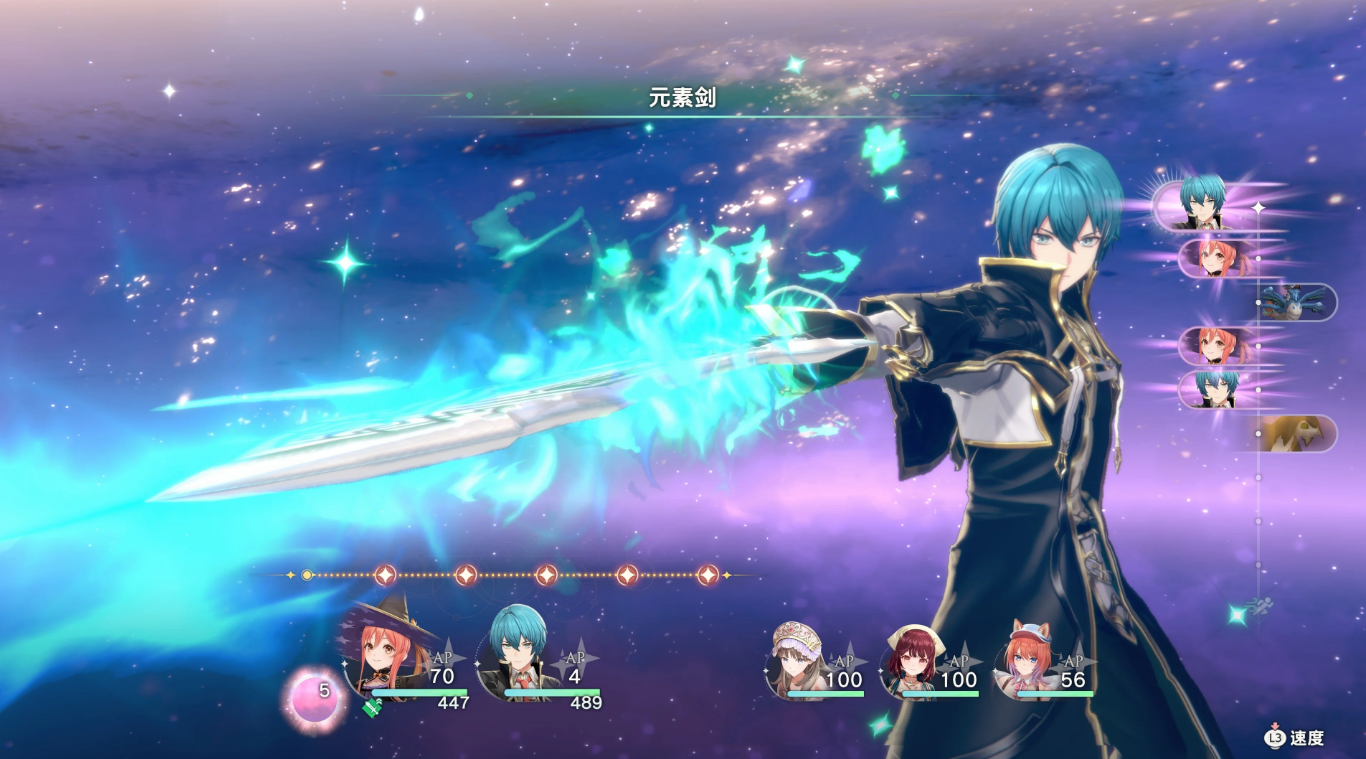Image resolution: width=1366 pixels, height=759 pixels.
Task: Click the running figure icon below turn order
Action: [x=1261, y=605]
